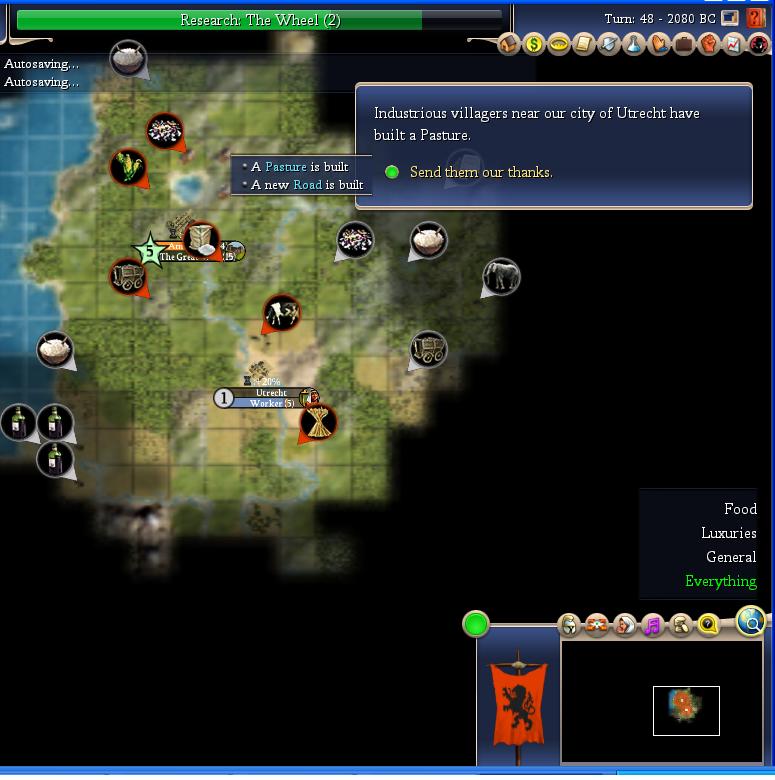Open the Corporation Advisor briefcase icon

pos(684,45)
